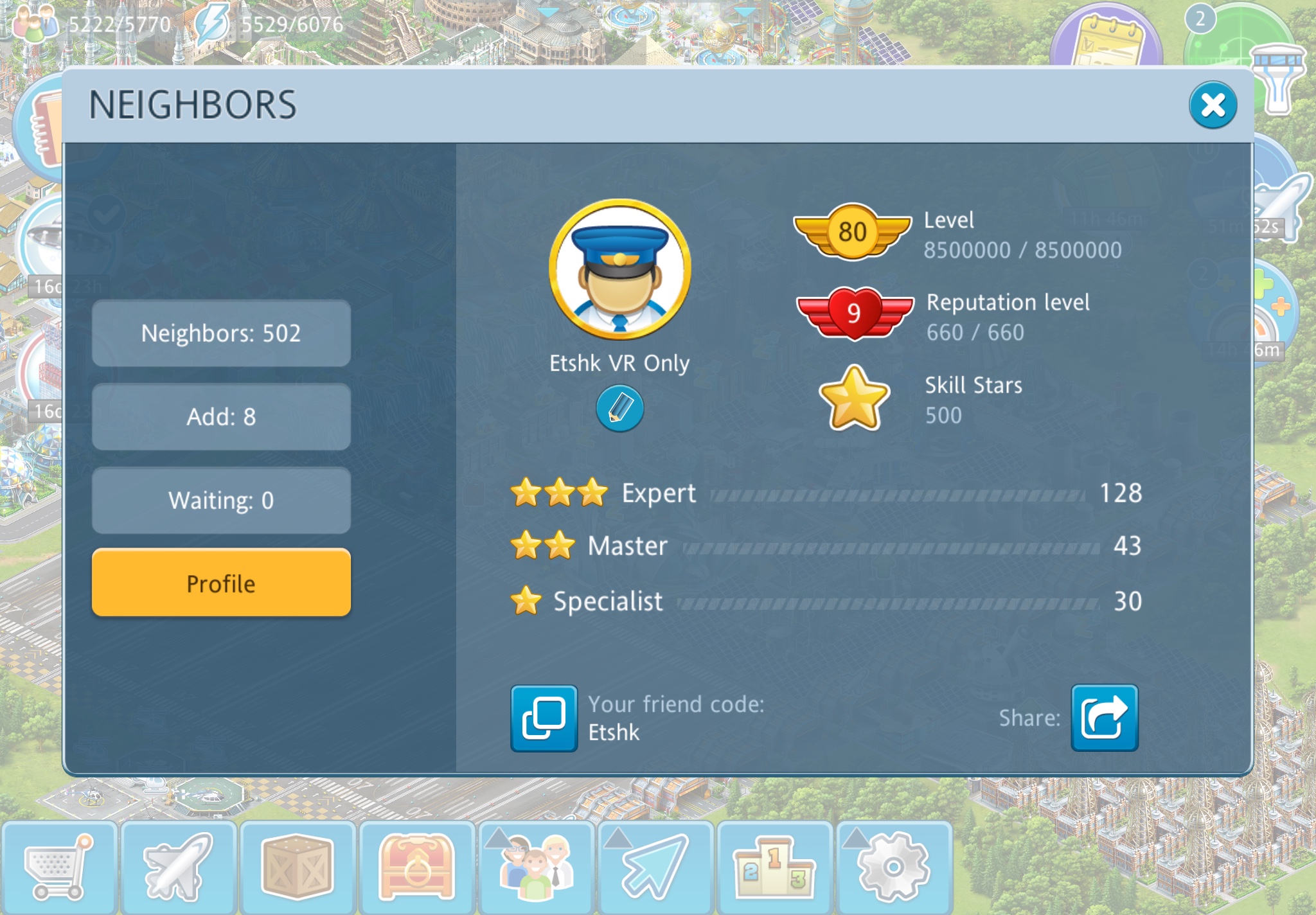This screenshot has height=915, width=1316.
Task: Click the pilot avatar portrait
Action: click(x=619, y=269)
